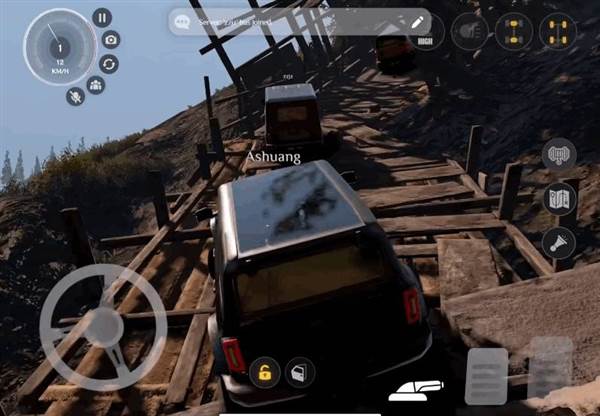This screenshot has width=600, height=416.
Task: Click the steering wheel control
Action: click(103, 326)
